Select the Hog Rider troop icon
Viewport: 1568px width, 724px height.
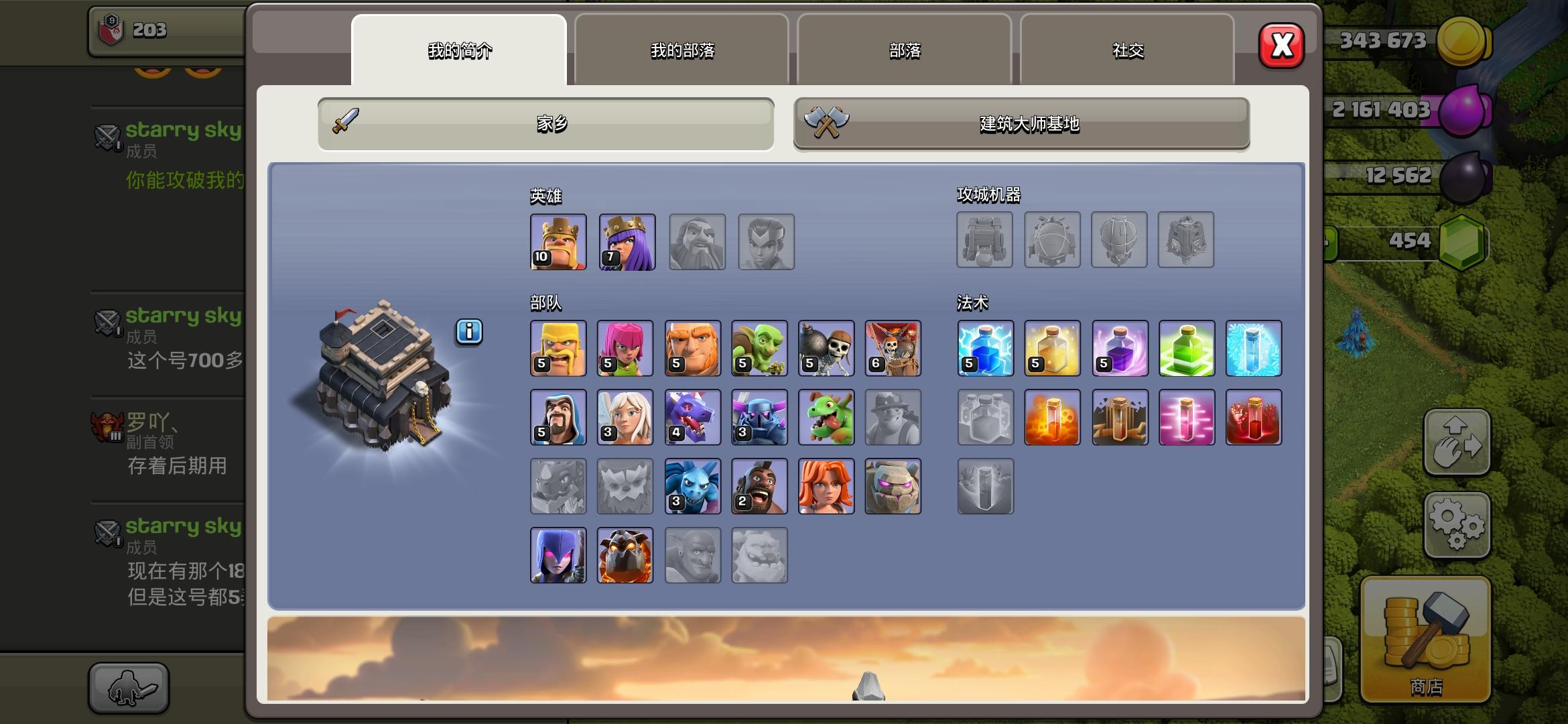pyautogui.click(x=760, y=486)
